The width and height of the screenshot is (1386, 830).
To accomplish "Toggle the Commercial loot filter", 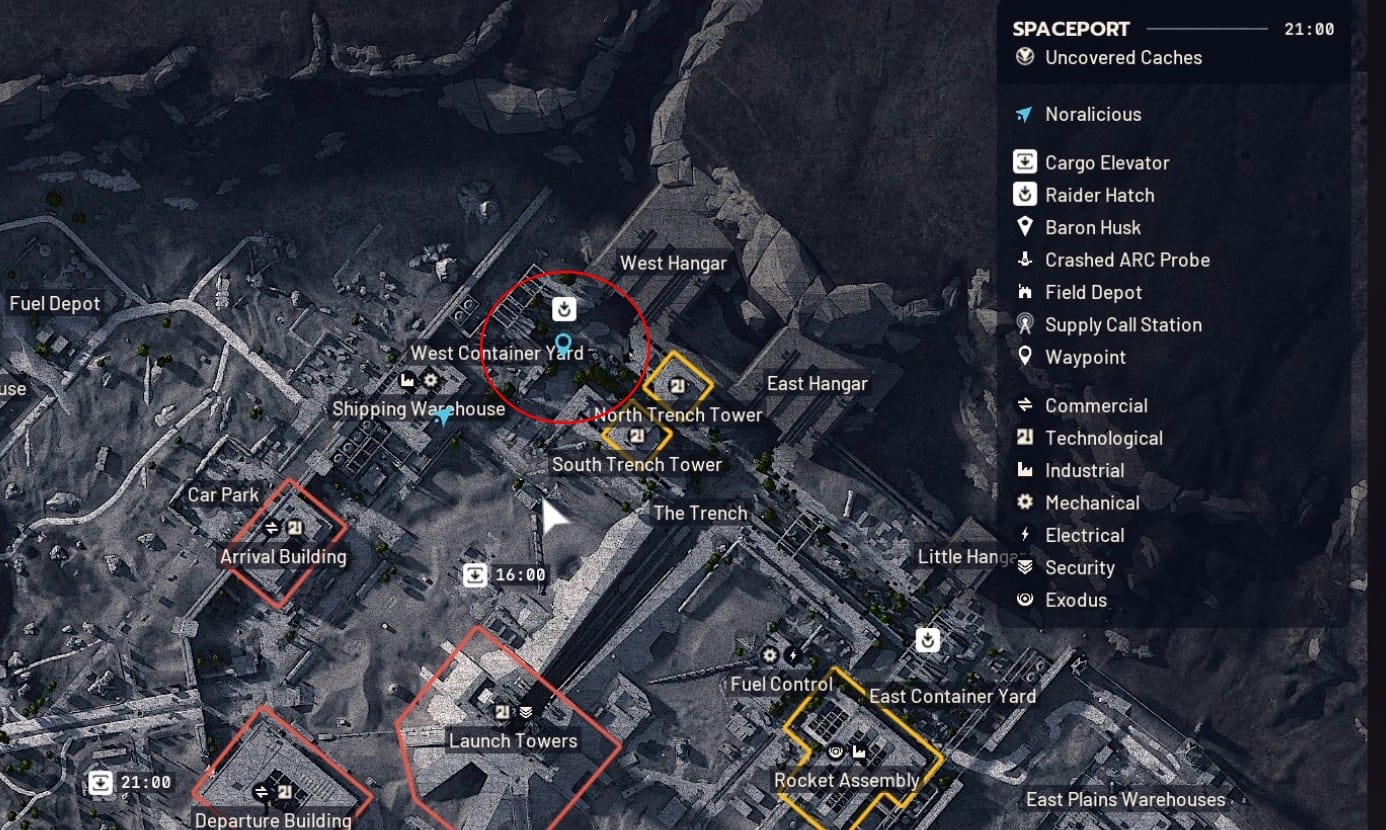I will click(1096, 406).
